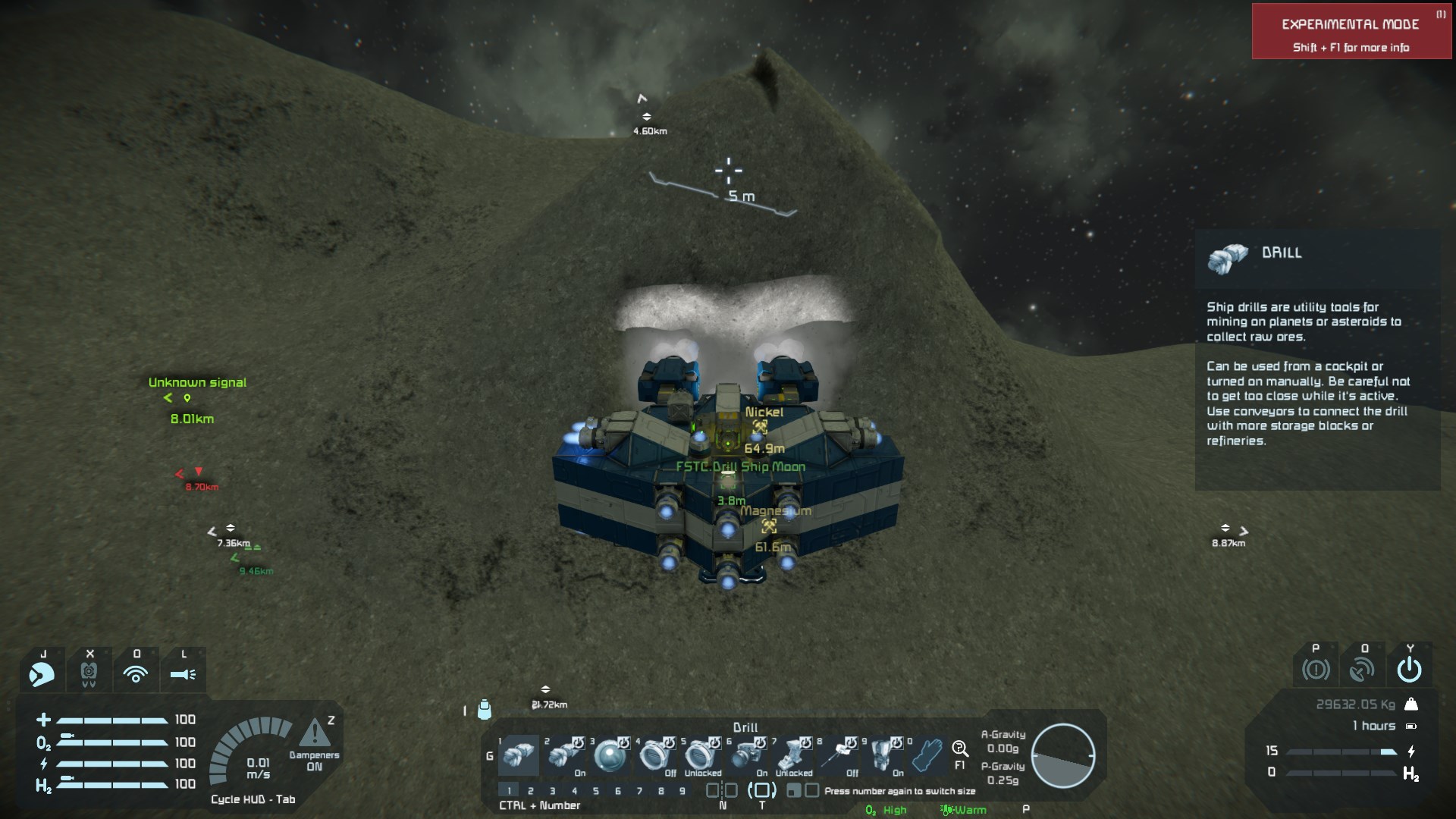Viewport: 1456px width, 819px height.
Task: Activate the connector slot labeled Unlocked
Action: click(701, 756)
